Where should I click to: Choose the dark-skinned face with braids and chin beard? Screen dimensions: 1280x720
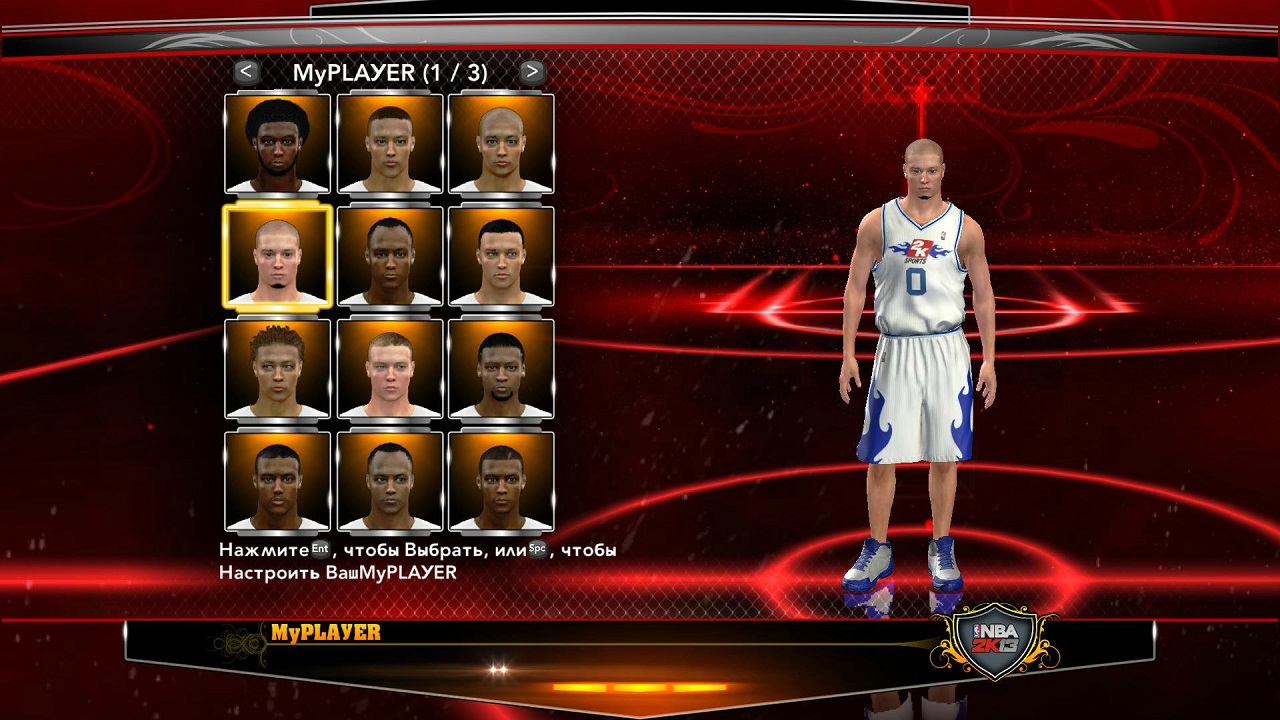[501, 368]
